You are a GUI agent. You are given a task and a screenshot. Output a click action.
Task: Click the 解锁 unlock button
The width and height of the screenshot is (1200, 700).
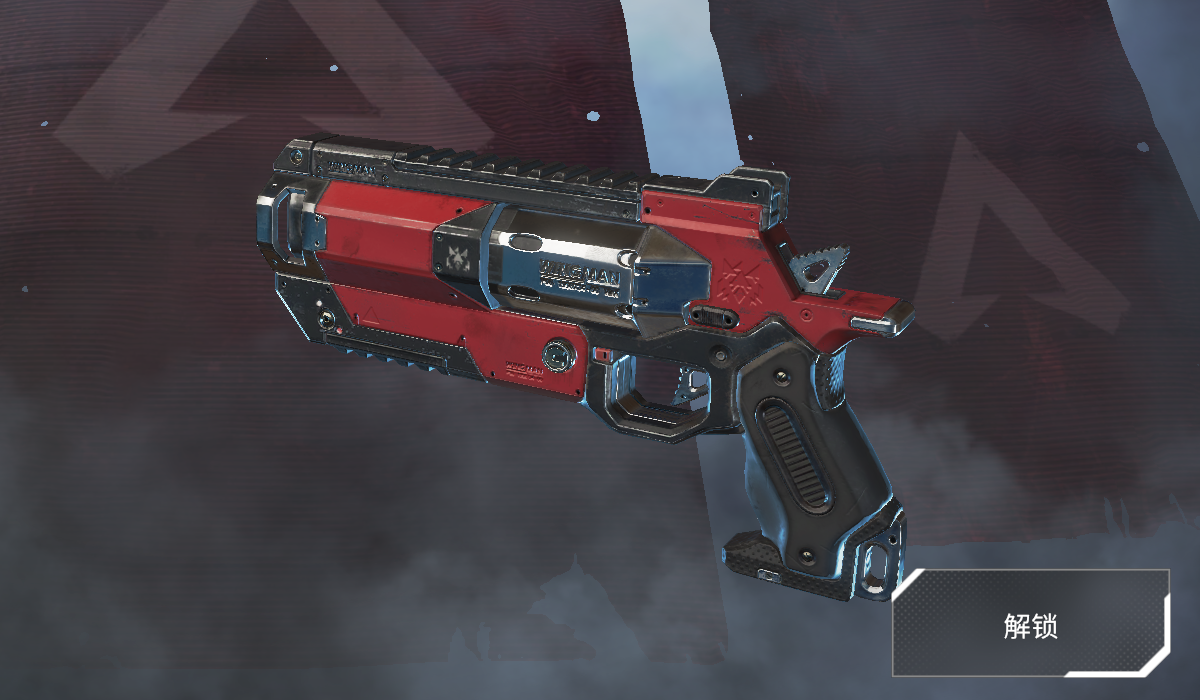1031,624
